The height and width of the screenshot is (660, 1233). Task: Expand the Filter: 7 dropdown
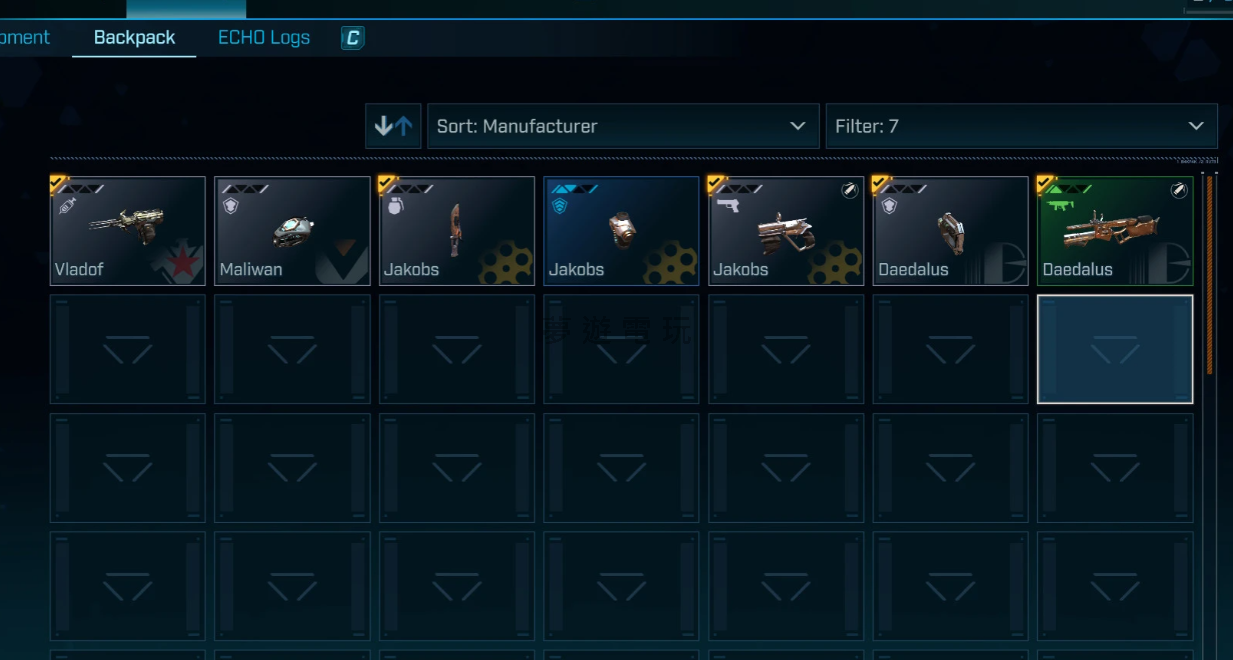pyautogui.click(x=1021, y=126)
